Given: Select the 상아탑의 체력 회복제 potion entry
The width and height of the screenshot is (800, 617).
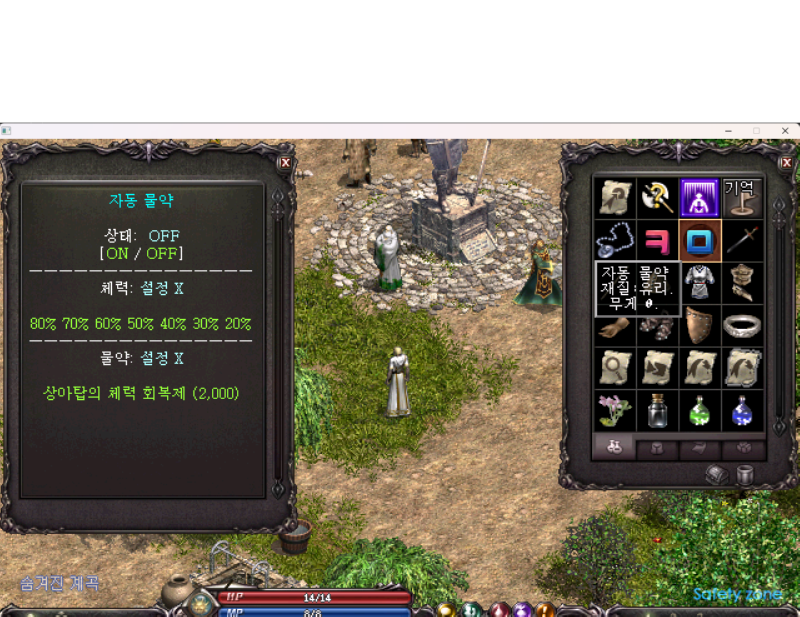Looking at the screenshot, I should pyautogui.click(x=141, y=393).
